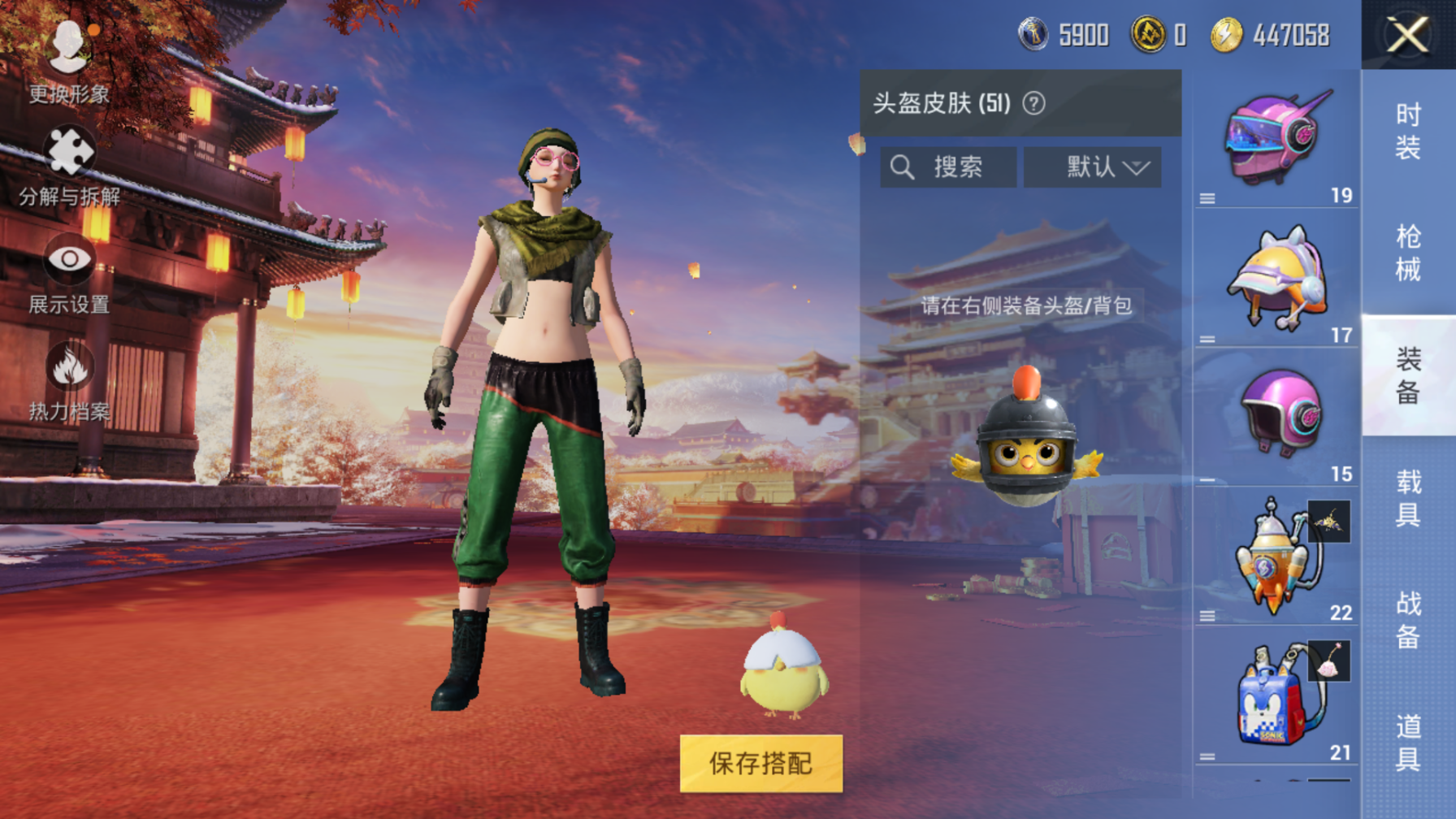Image resolution: width=1456 pixels, height=819 pixels.
Task: Click the 保存搭配 save outfit button
Action: pos(760,763)
